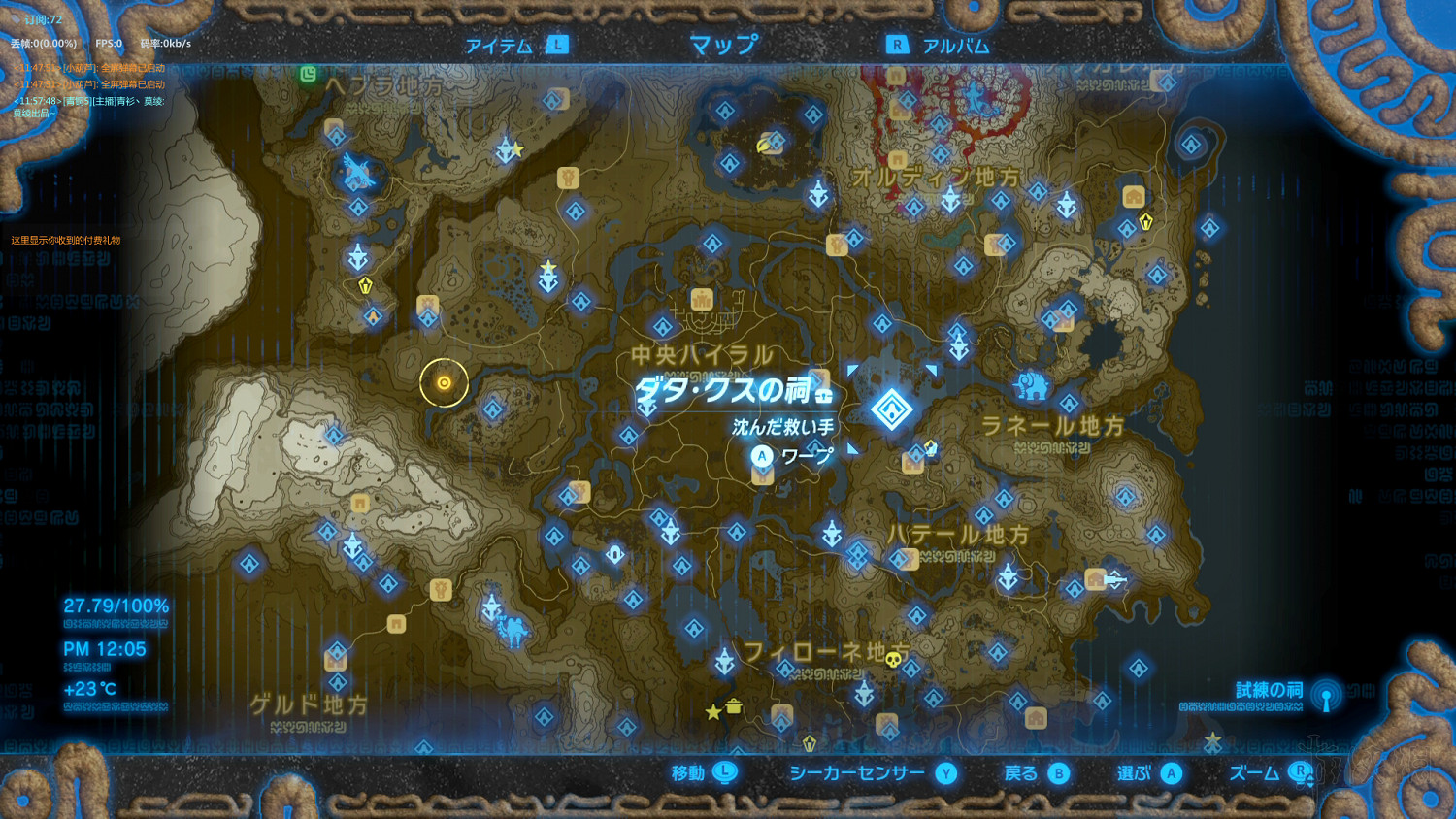Click the 試練の祠 tower antenna icon

click(1326, 696)
